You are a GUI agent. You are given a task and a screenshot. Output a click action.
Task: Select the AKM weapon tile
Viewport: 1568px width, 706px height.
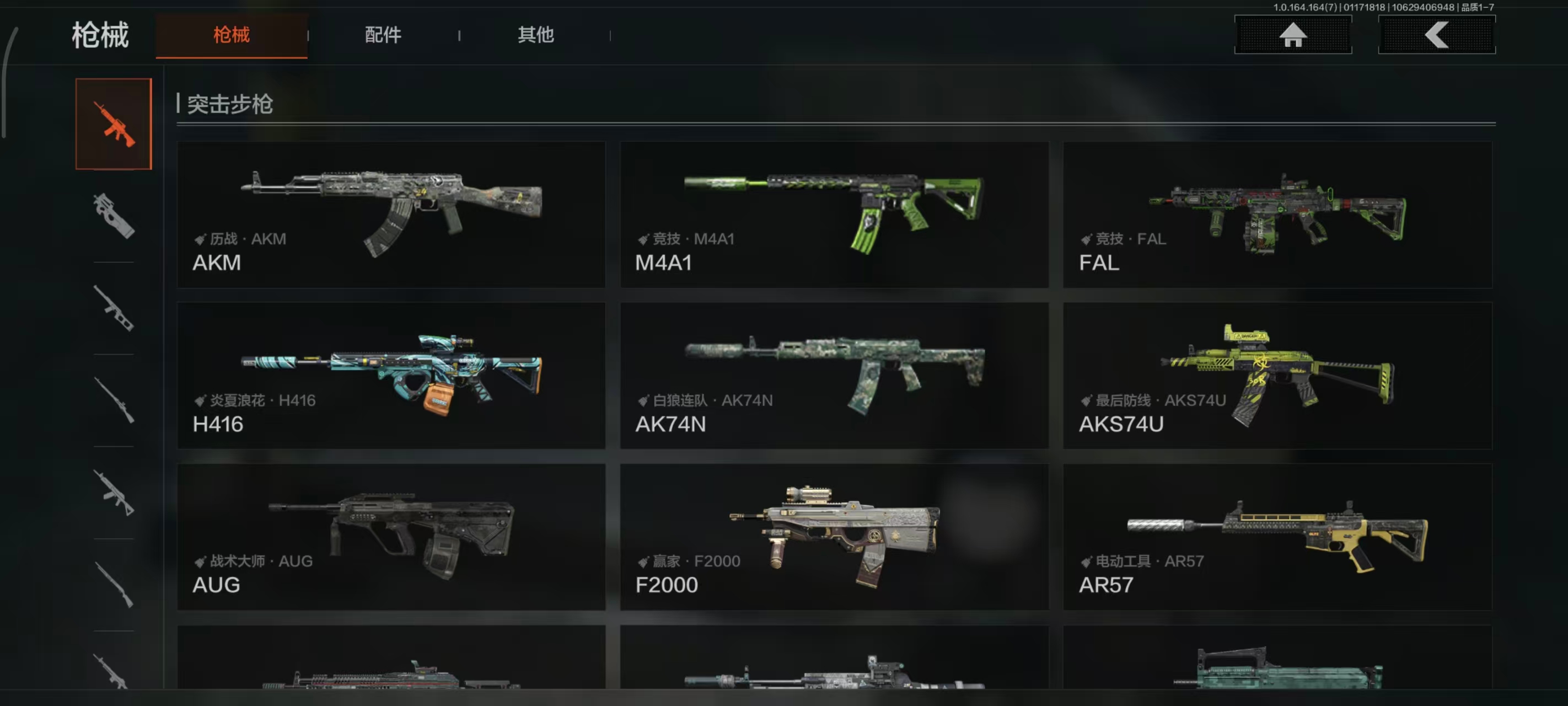[x=391, y=215]
